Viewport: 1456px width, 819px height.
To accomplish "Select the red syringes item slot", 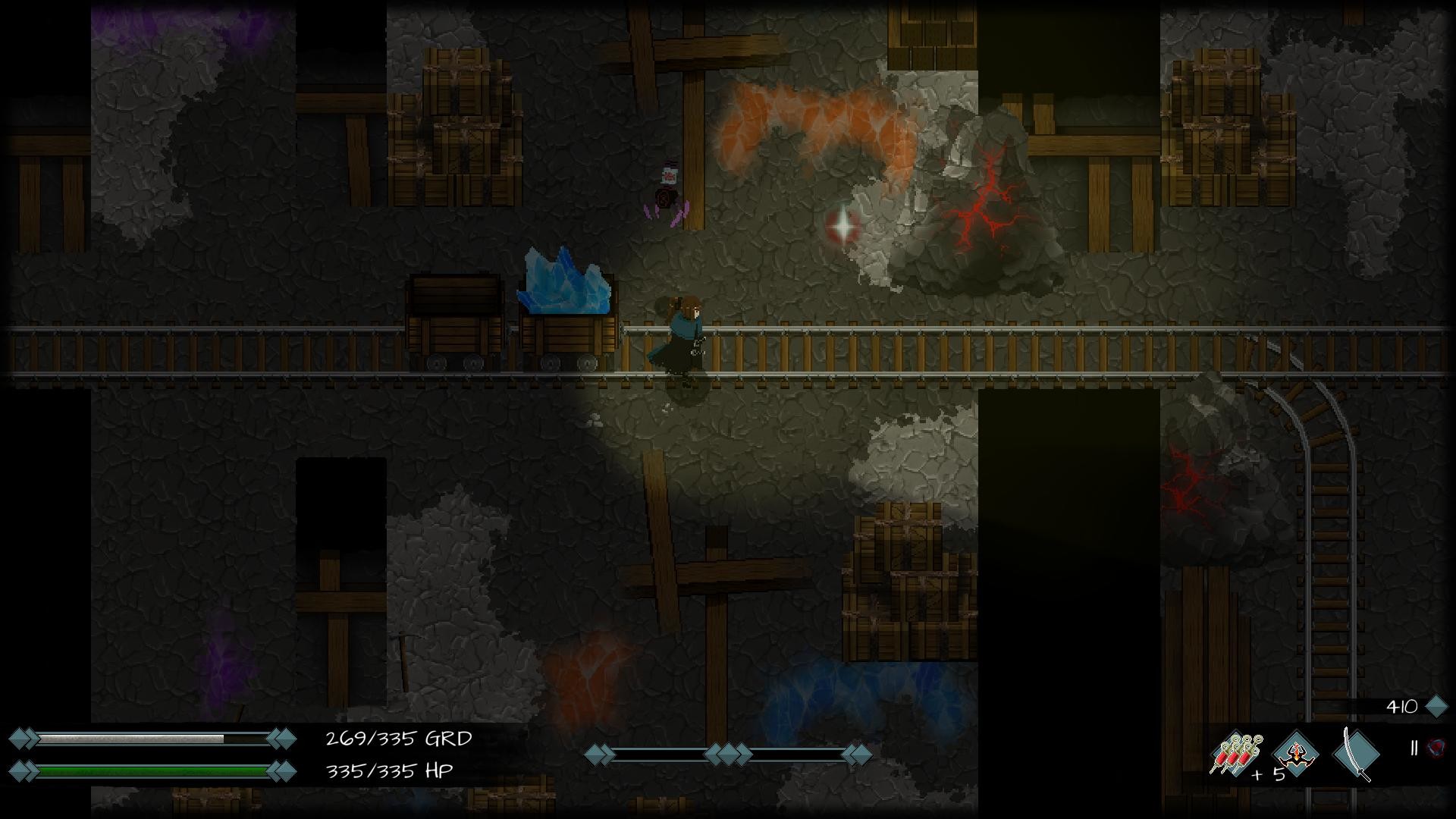I will [x=1236, y=753].
